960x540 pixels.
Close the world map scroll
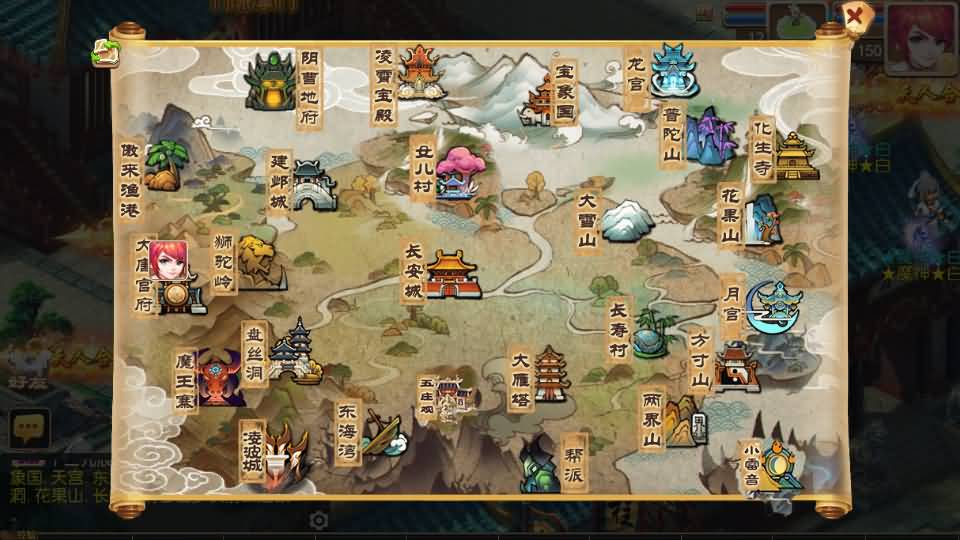click(855, 16)
